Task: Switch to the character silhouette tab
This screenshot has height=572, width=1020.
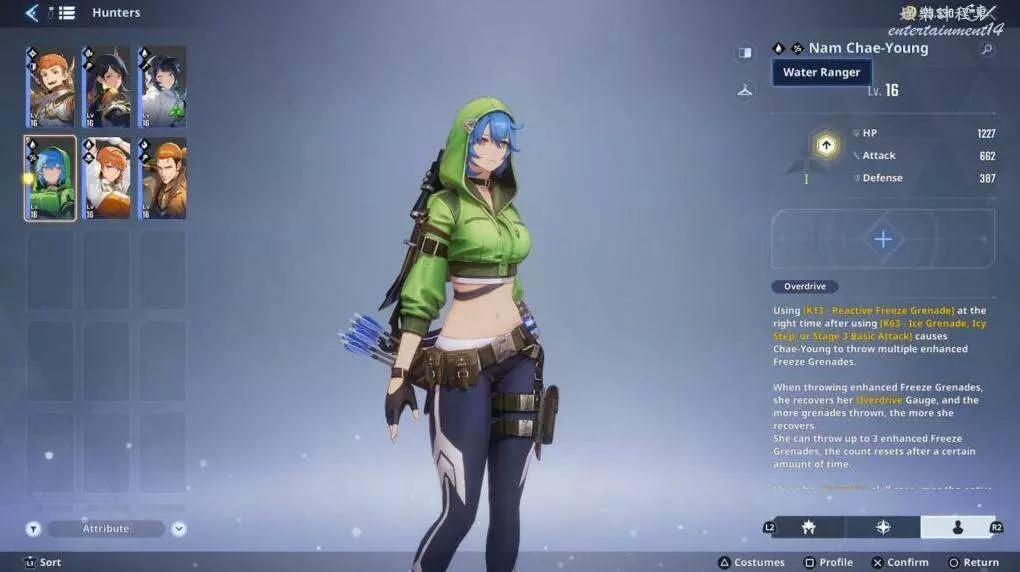Action: coord(957,527)
